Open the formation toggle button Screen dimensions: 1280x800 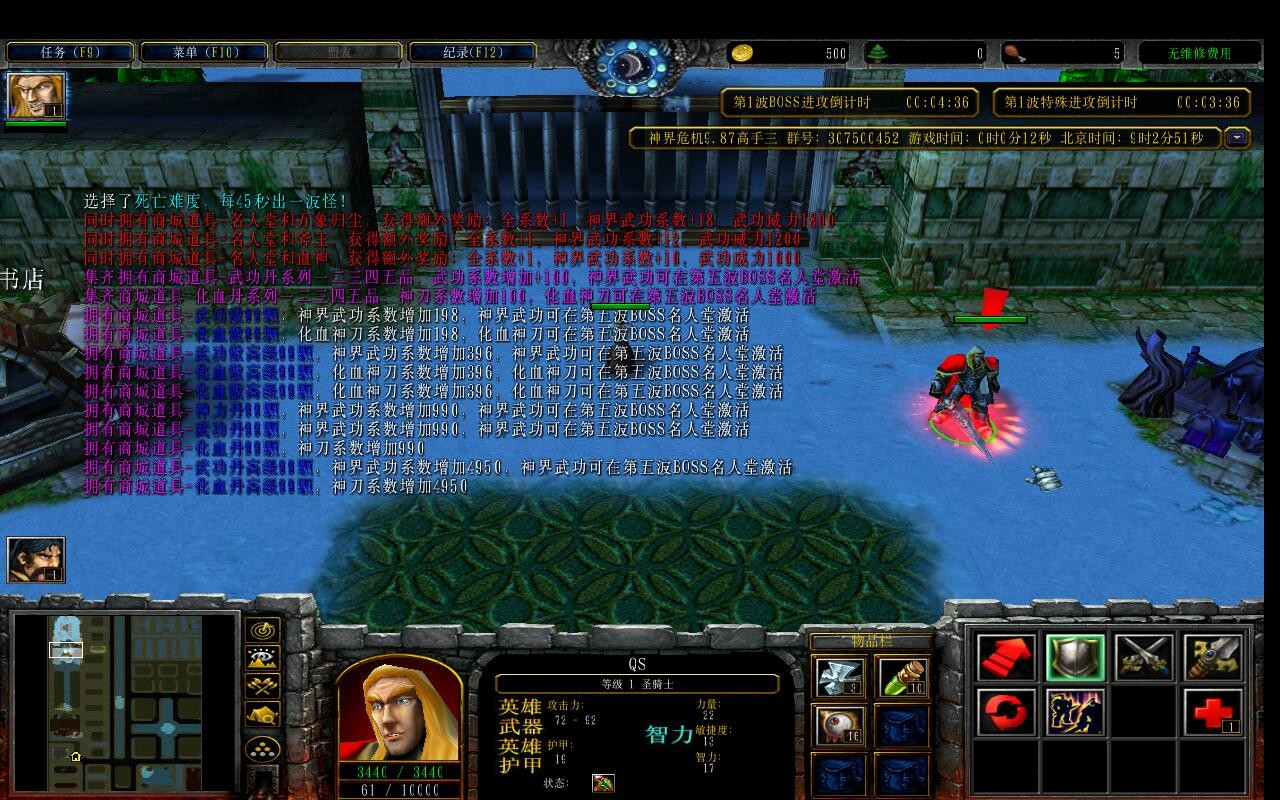coord(263,748)
